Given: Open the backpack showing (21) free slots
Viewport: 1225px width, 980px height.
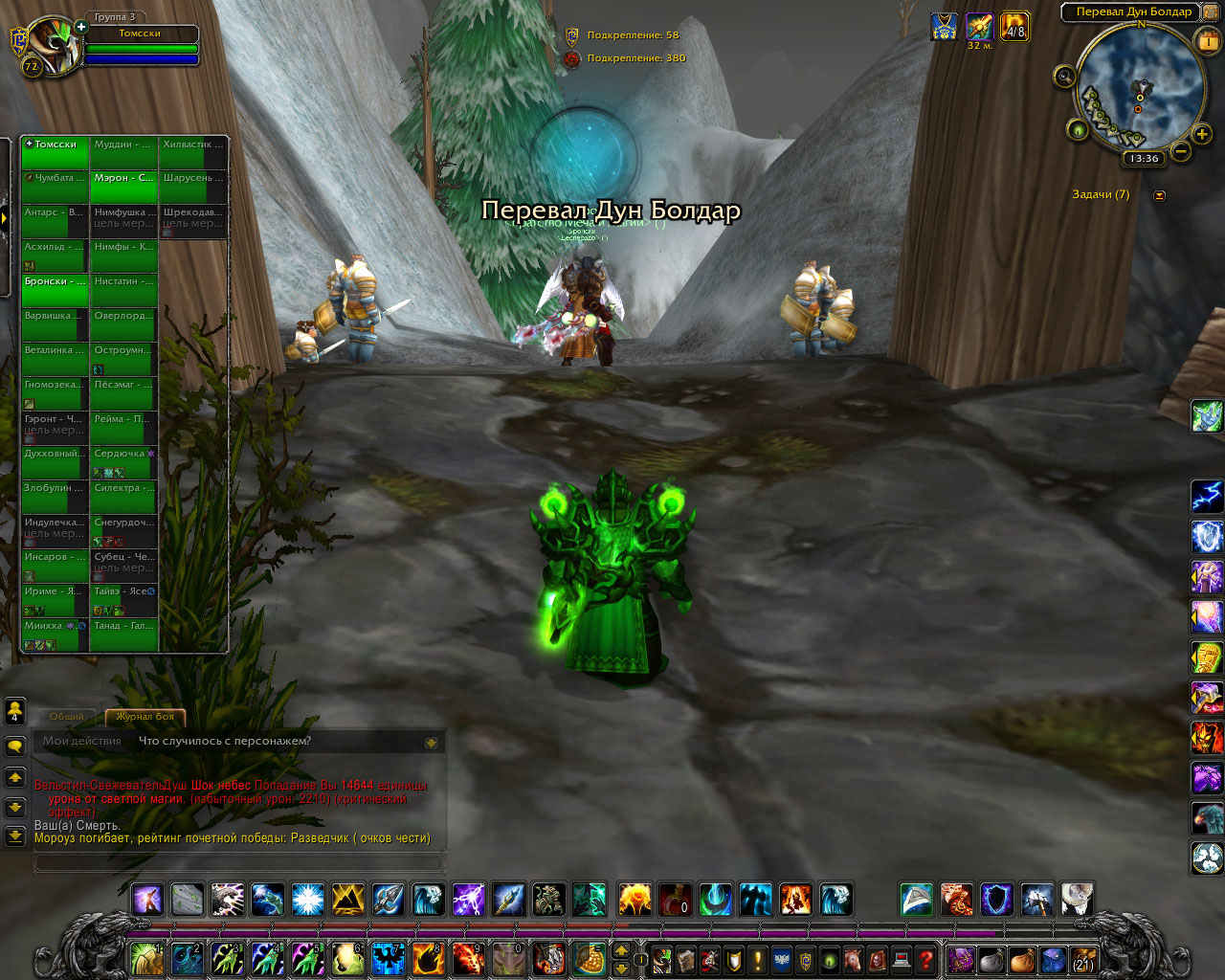Looking at the screenshot, I should coord(1082,959).
